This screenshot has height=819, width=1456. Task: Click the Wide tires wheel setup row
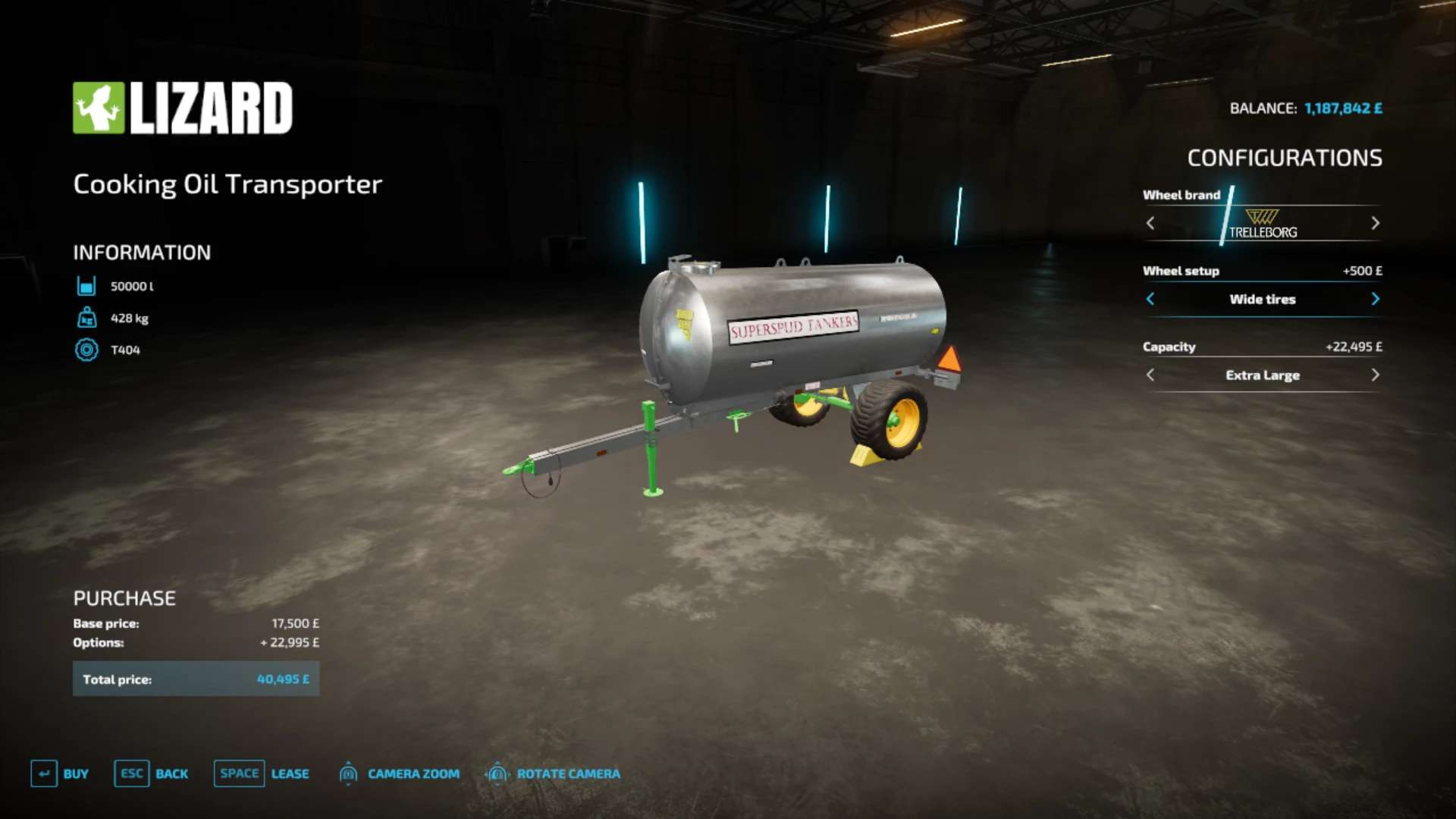[x=1262, y=299]
